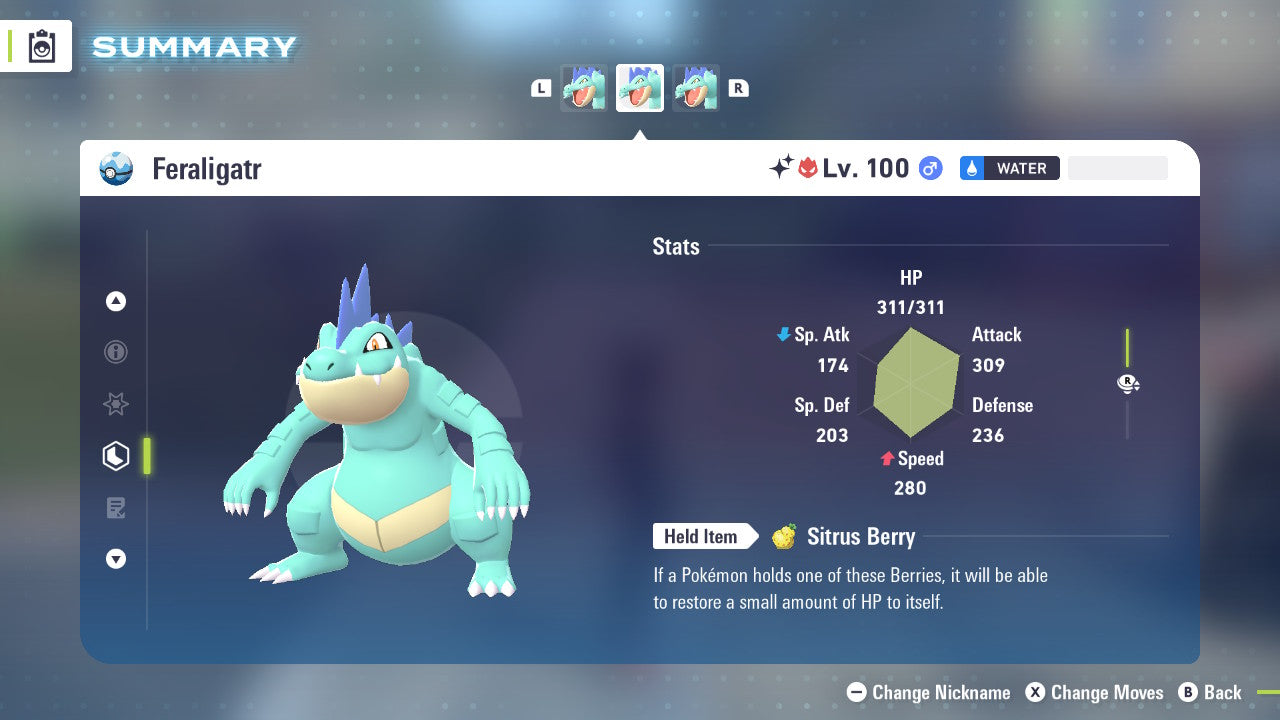Viewport: 1280px width, 720px height.
Task: Click the R-stick rotation indicator icon
Action: click(x=1127, y=383)
